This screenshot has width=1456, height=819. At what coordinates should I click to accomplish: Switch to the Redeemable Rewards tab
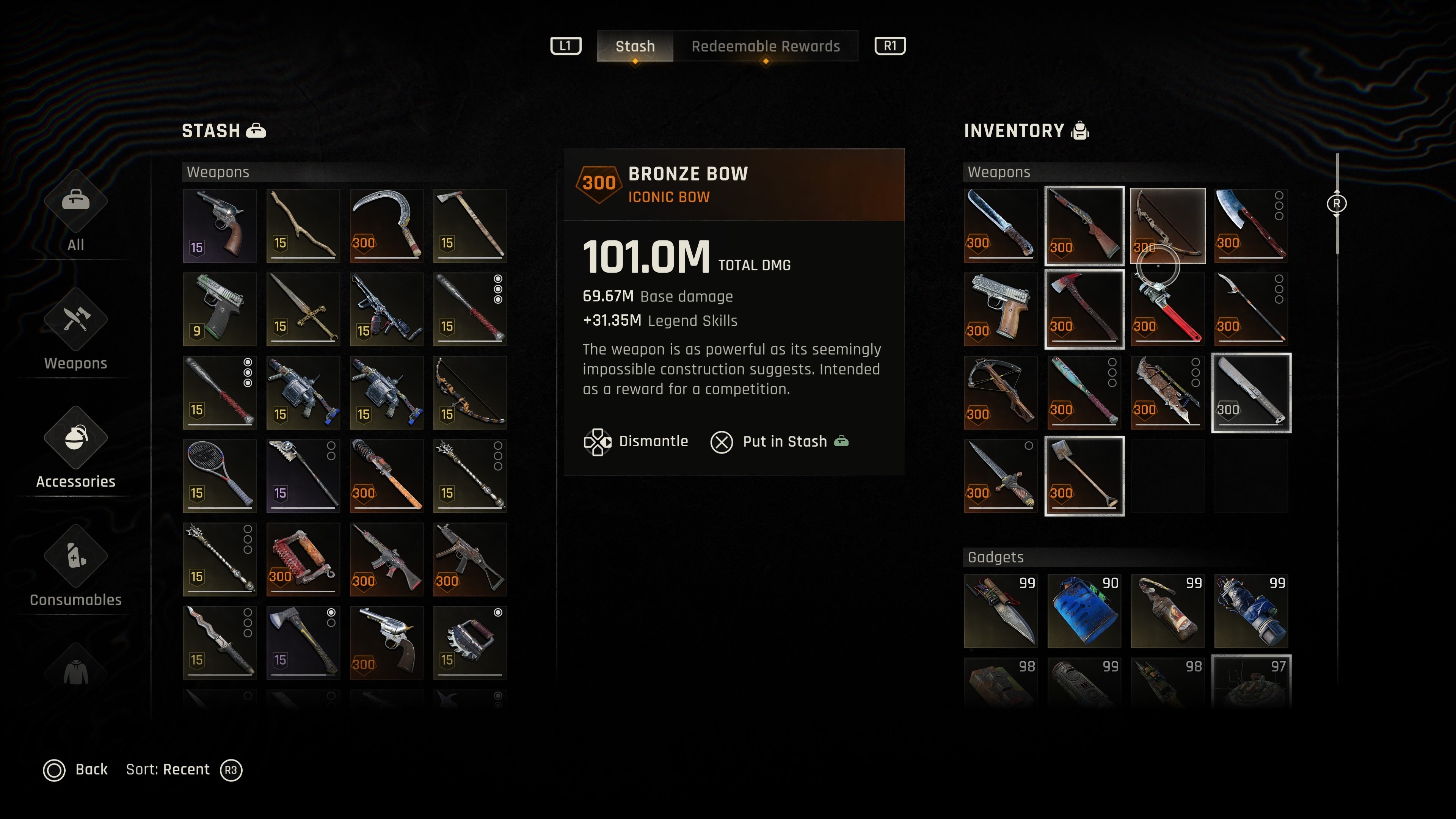[x=765, y=46]
